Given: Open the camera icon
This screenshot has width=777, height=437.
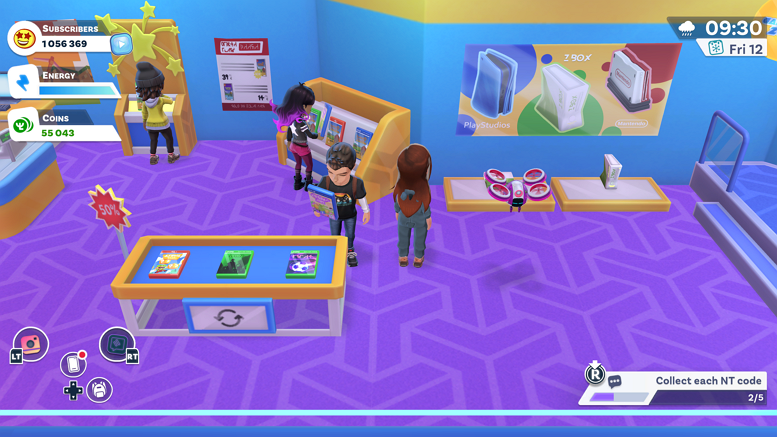Looking at the screenshot, I should pos(31,343).
